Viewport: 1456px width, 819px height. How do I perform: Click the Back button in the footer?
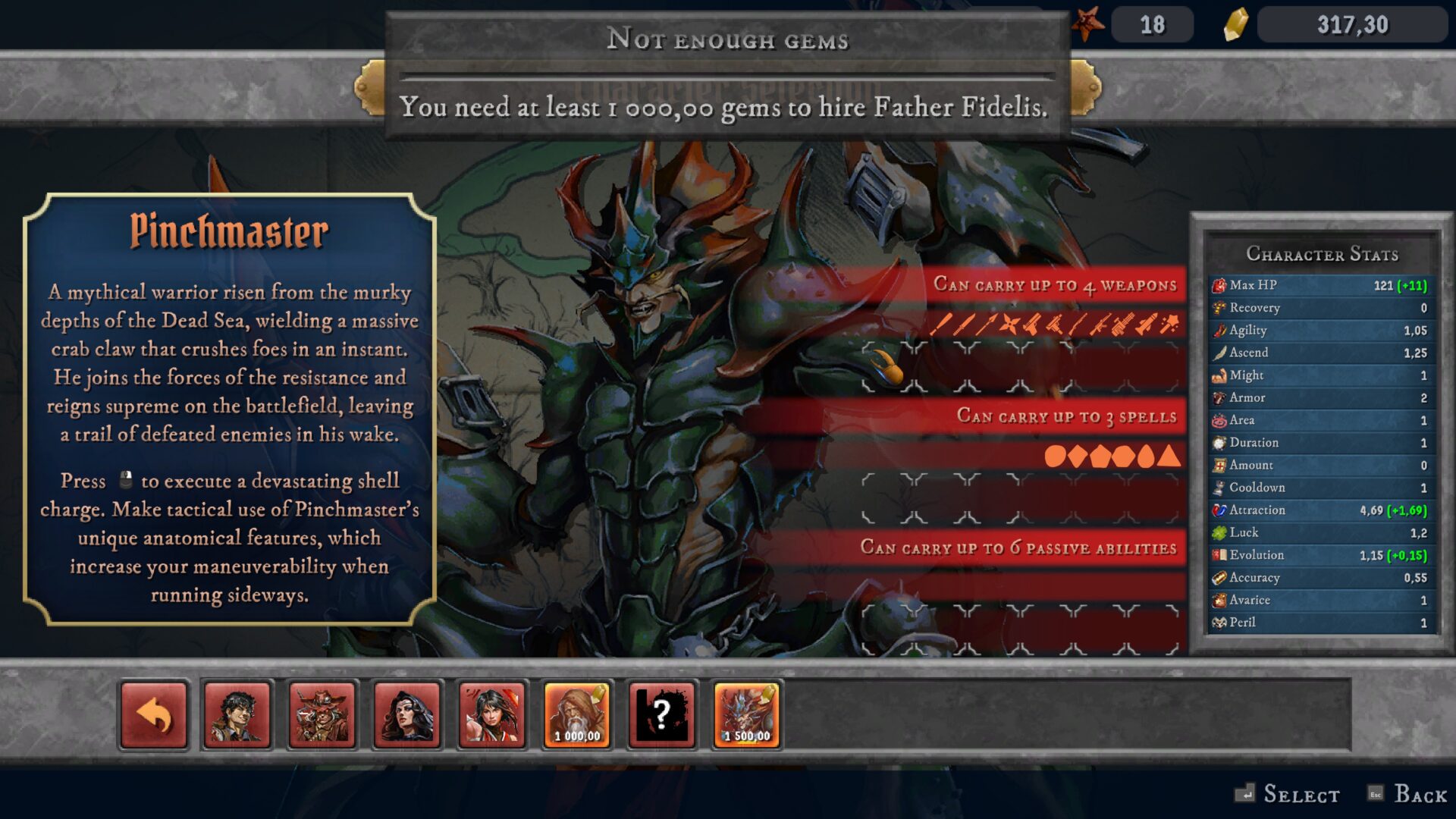pyautogui.click(x=1409, y=794)
